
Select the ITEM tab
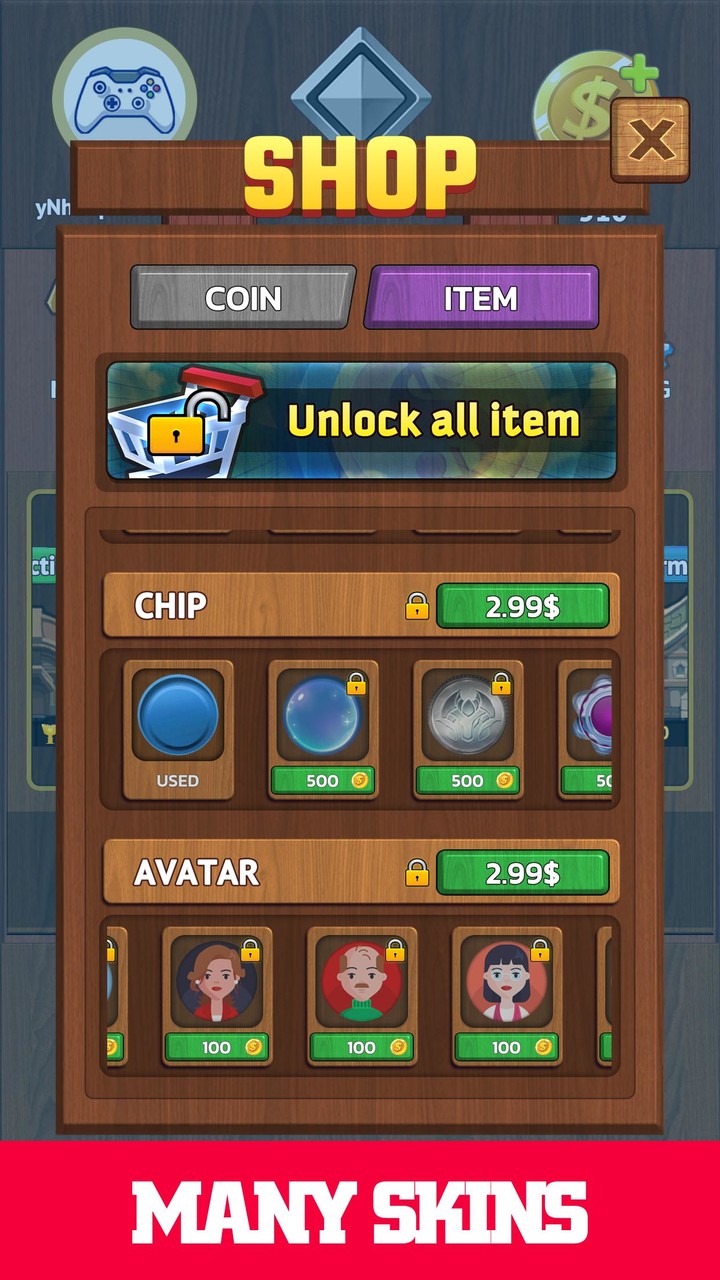(x=481, y=298)
